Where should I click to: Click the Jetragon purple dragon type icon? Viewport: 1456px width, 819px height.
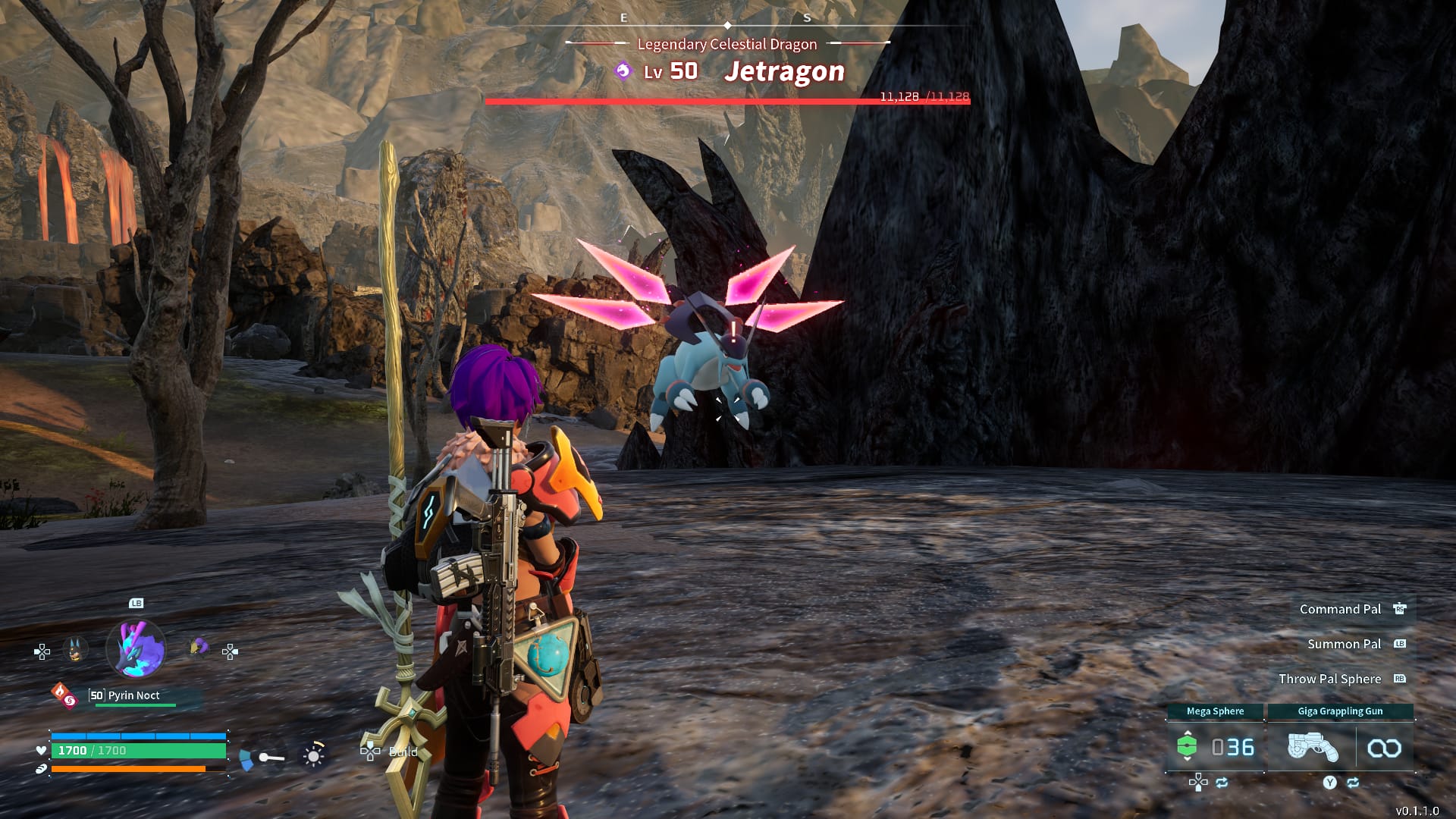[622, 71]
